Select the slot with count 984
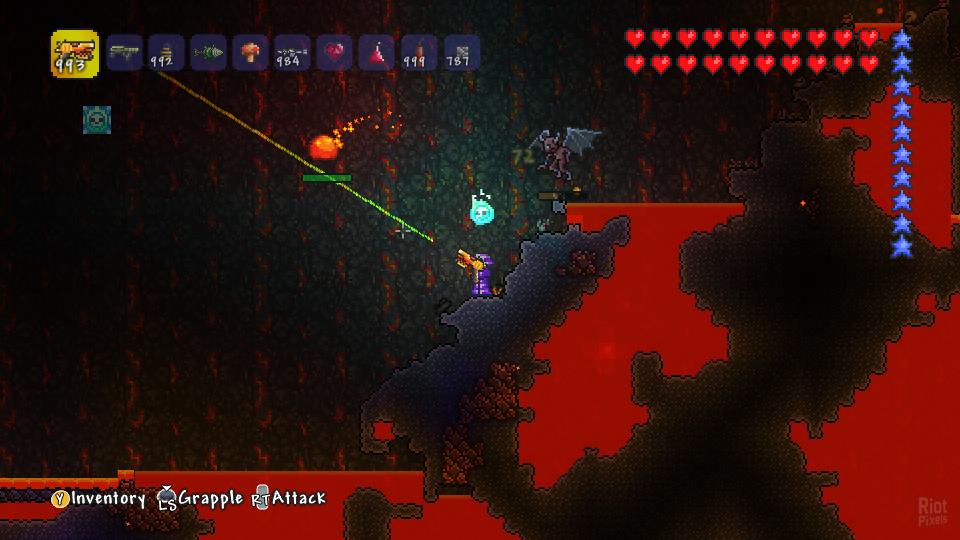 tap(293, 53)
